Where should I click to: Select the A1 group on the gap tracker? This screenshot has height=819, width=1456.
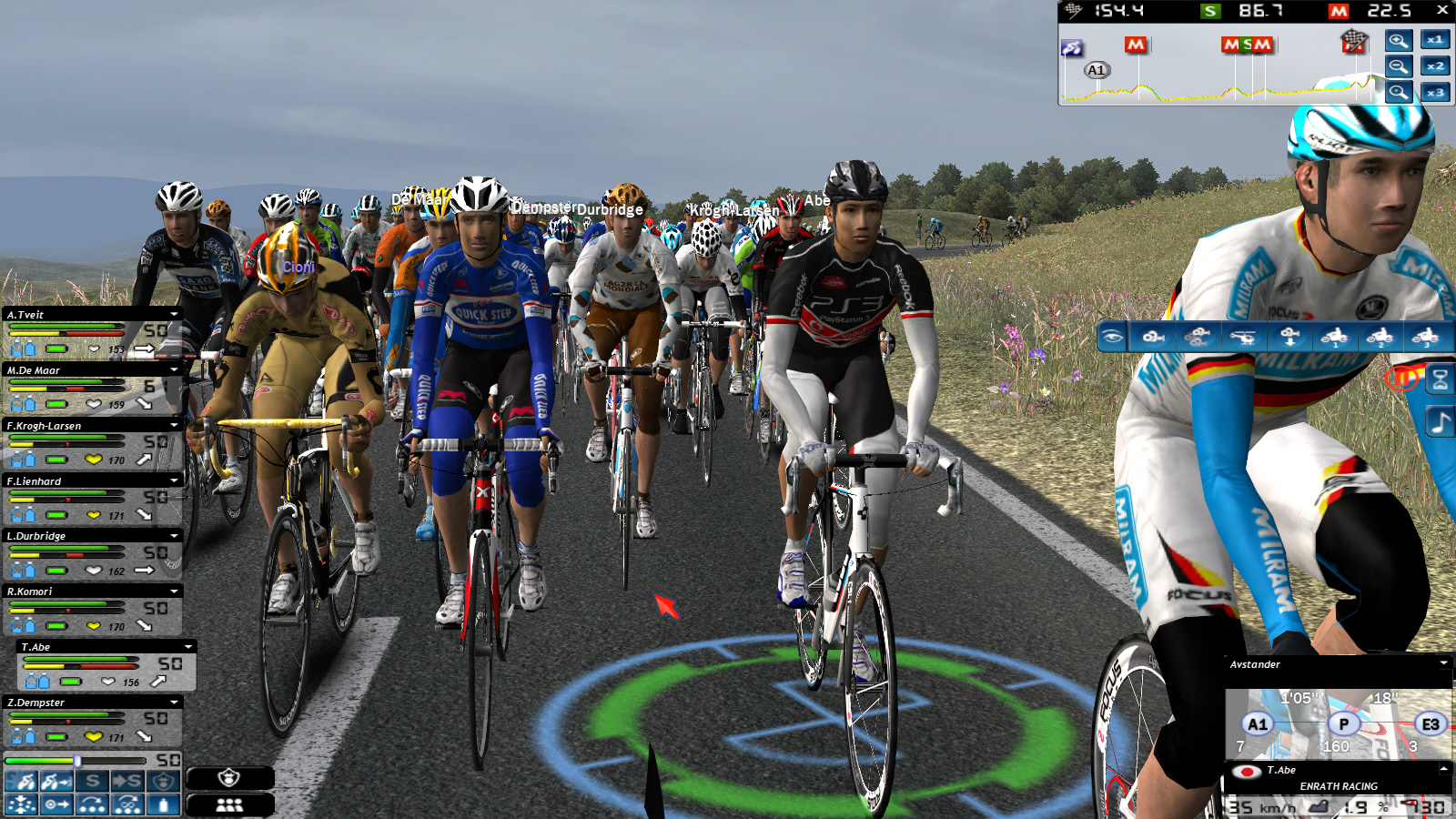[x=1258, y=724]
